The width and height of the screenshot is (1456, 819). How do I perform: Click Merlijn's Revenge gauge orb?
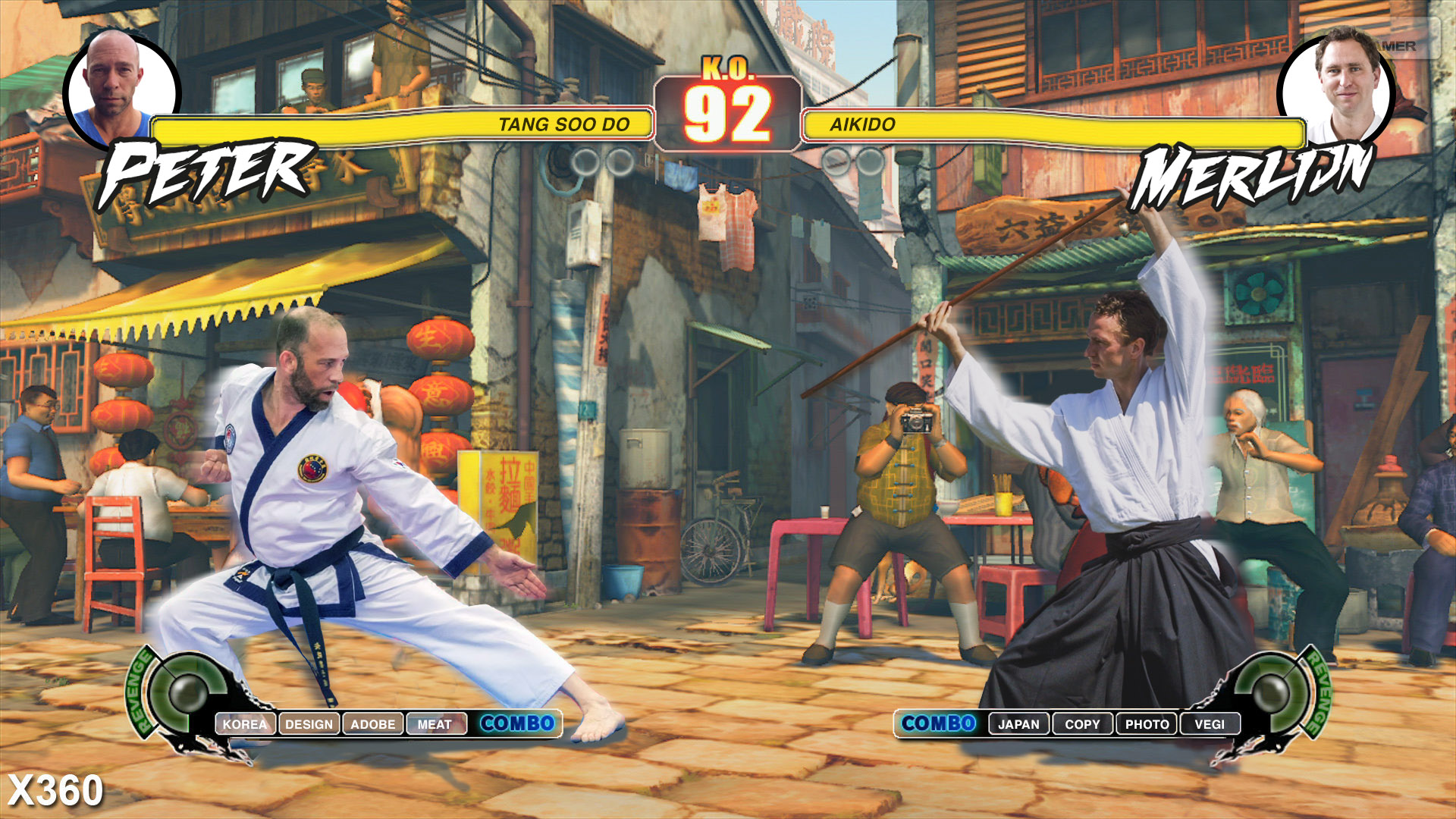tap(1271, 691)
